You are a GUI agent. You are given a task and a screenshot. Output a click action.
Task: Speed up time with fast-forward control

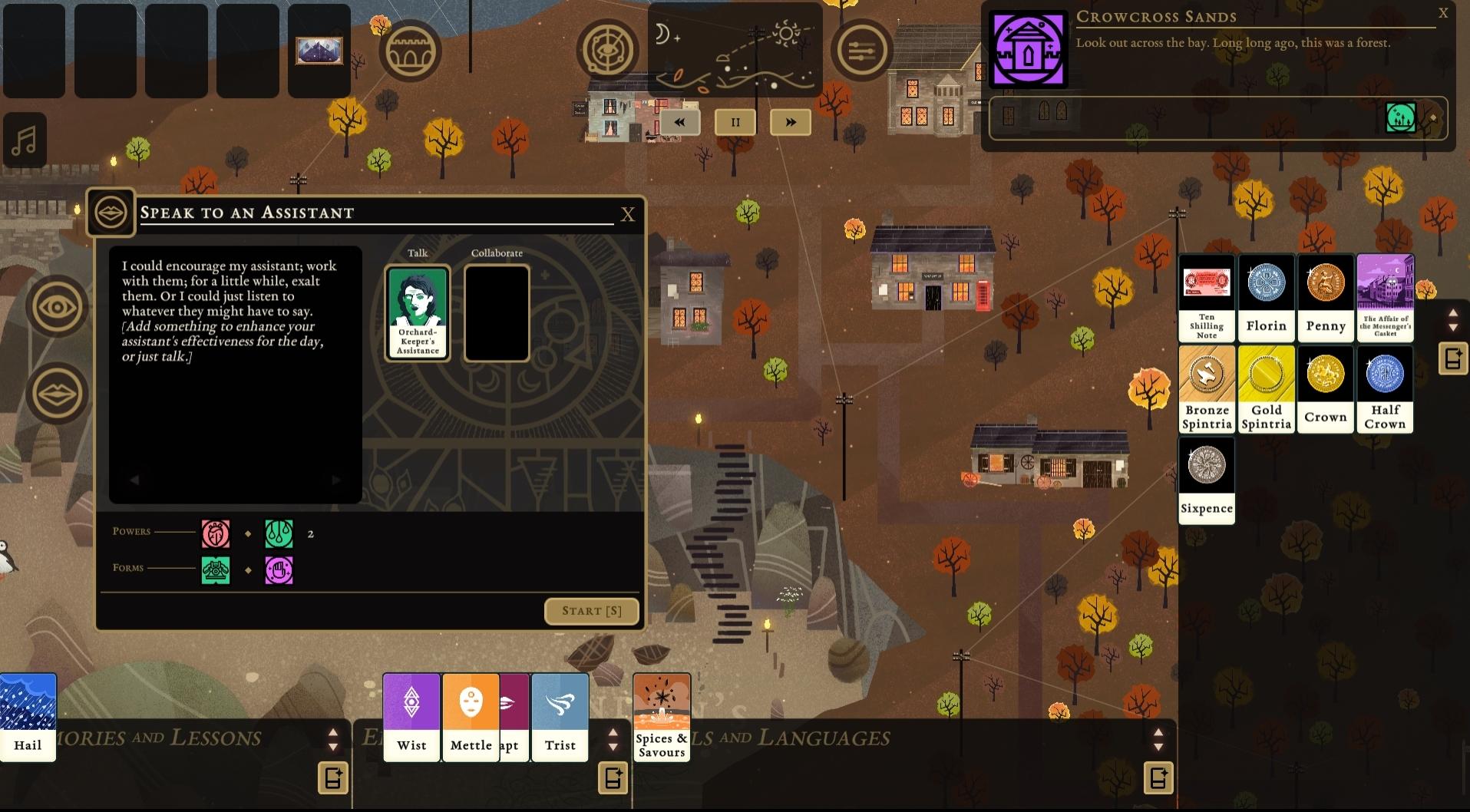pyautogui.click(x=790, y=121)
